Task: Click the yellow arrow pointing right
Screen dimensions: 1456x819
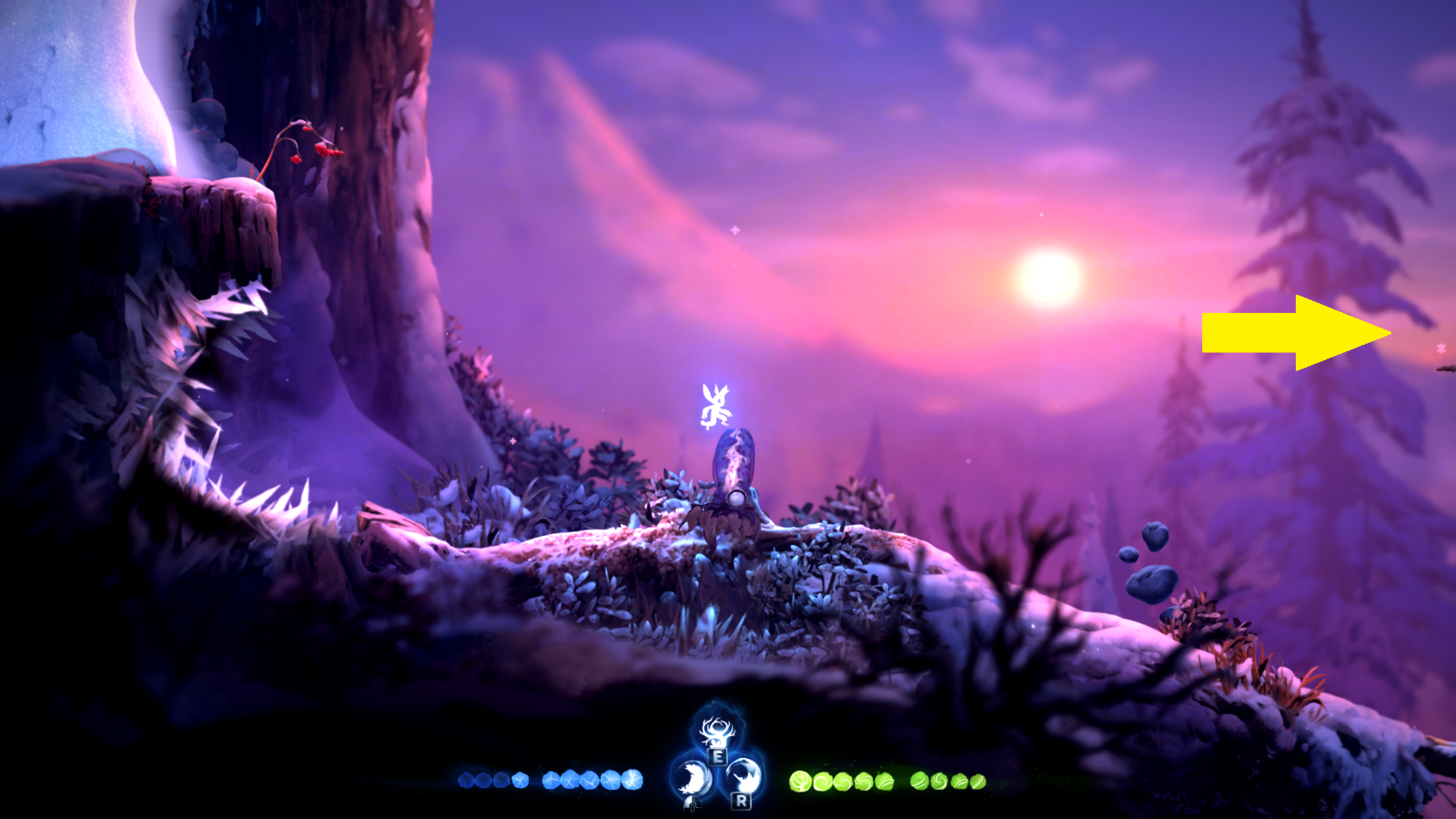Action: [1292, 332]
